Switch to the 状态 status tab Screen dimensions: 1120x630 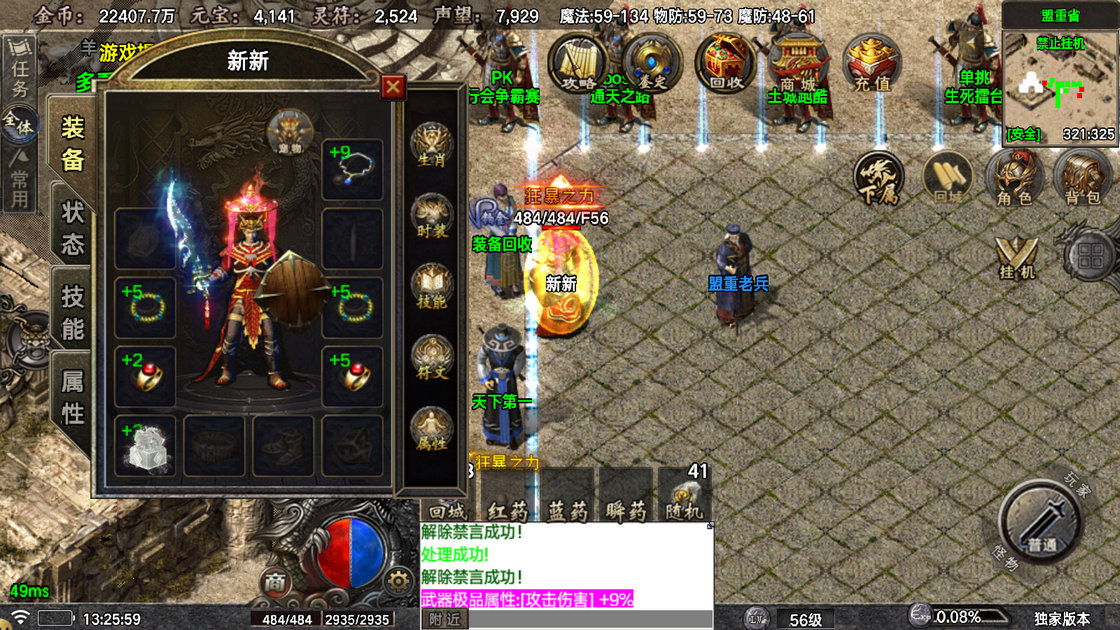[73, 229]
